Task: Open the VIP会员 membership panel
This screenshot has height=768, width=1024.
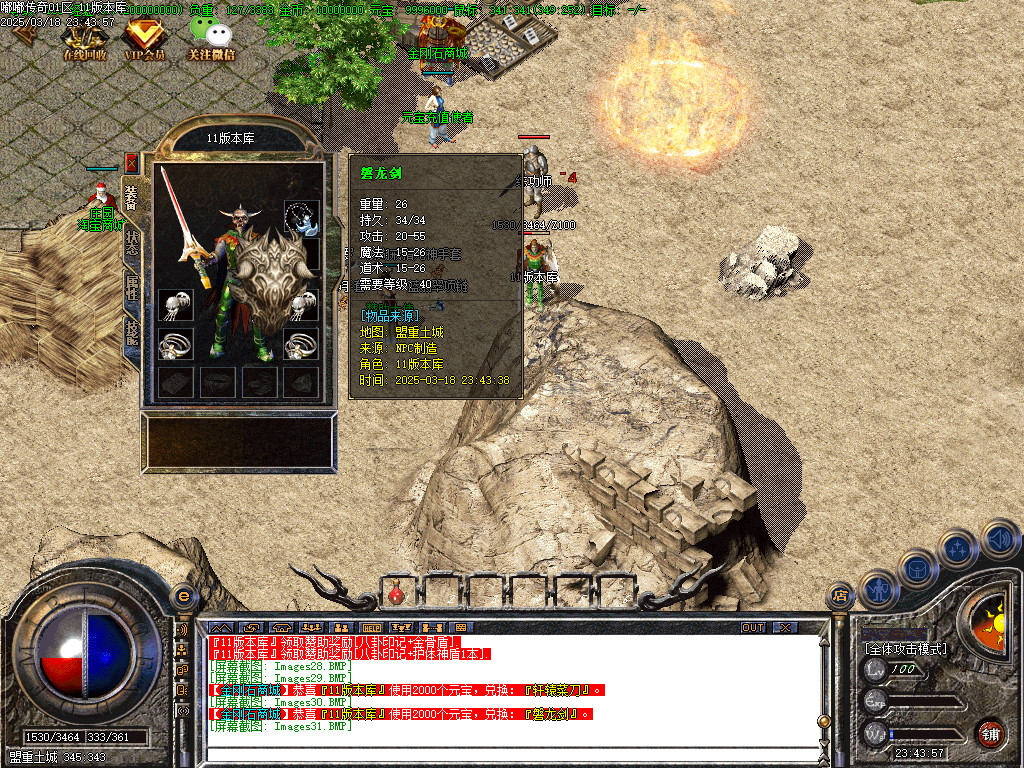Action: (145, 40)
